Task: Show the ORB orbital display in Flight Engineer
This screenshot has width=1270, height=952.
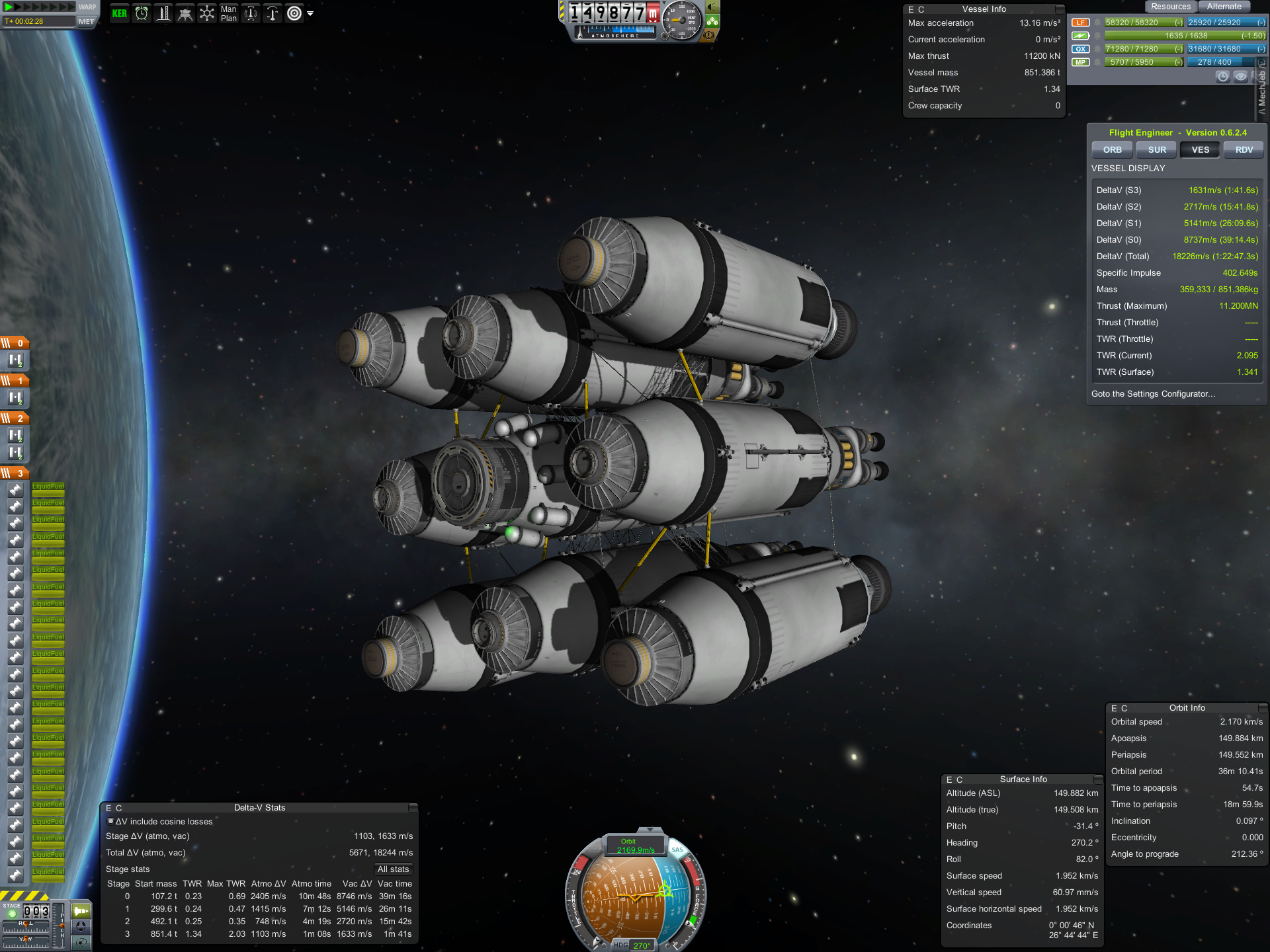Action: 1112,150
